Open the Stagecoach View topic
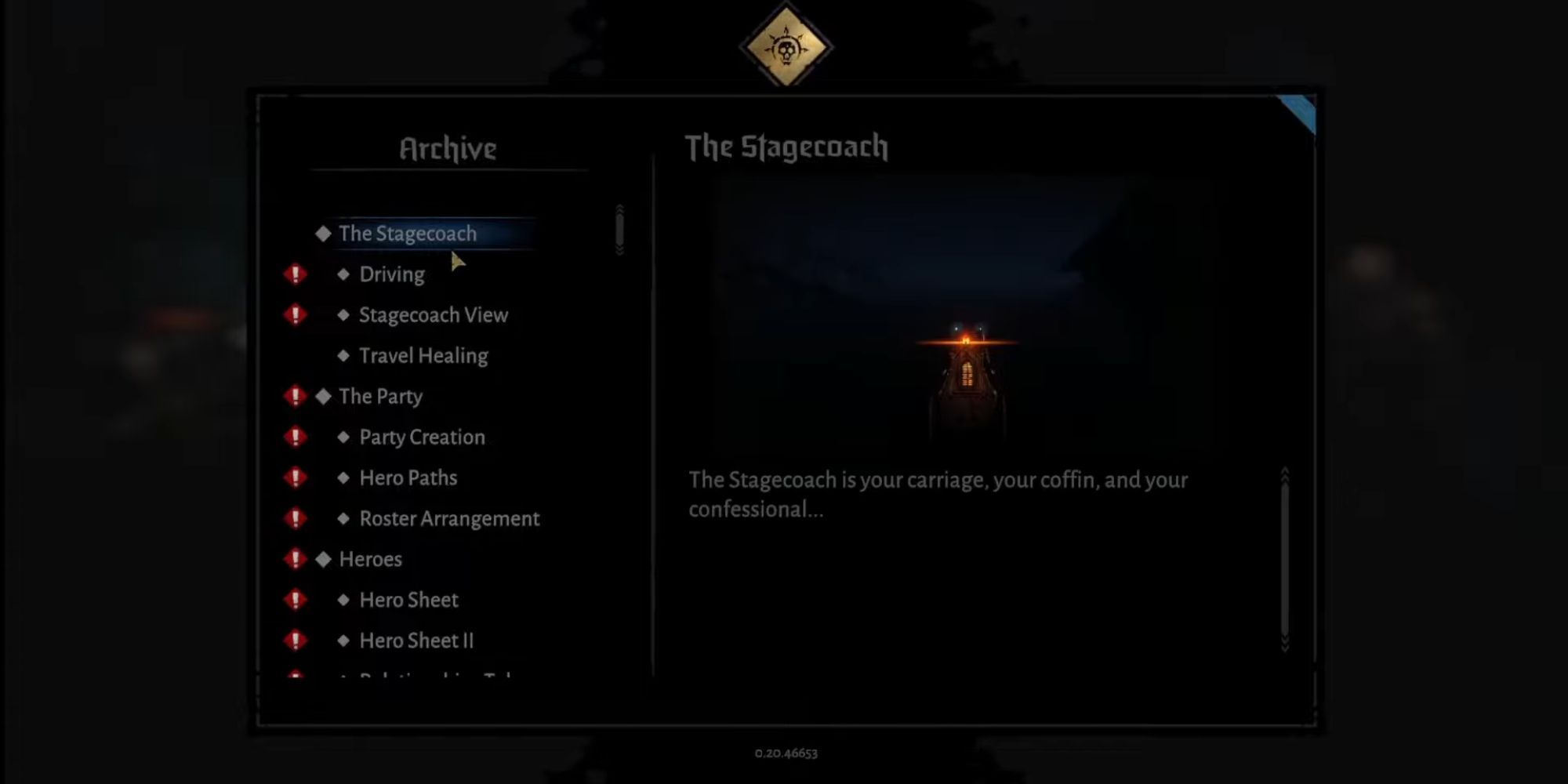The image size is (1568, 784). tap(433, 315)
